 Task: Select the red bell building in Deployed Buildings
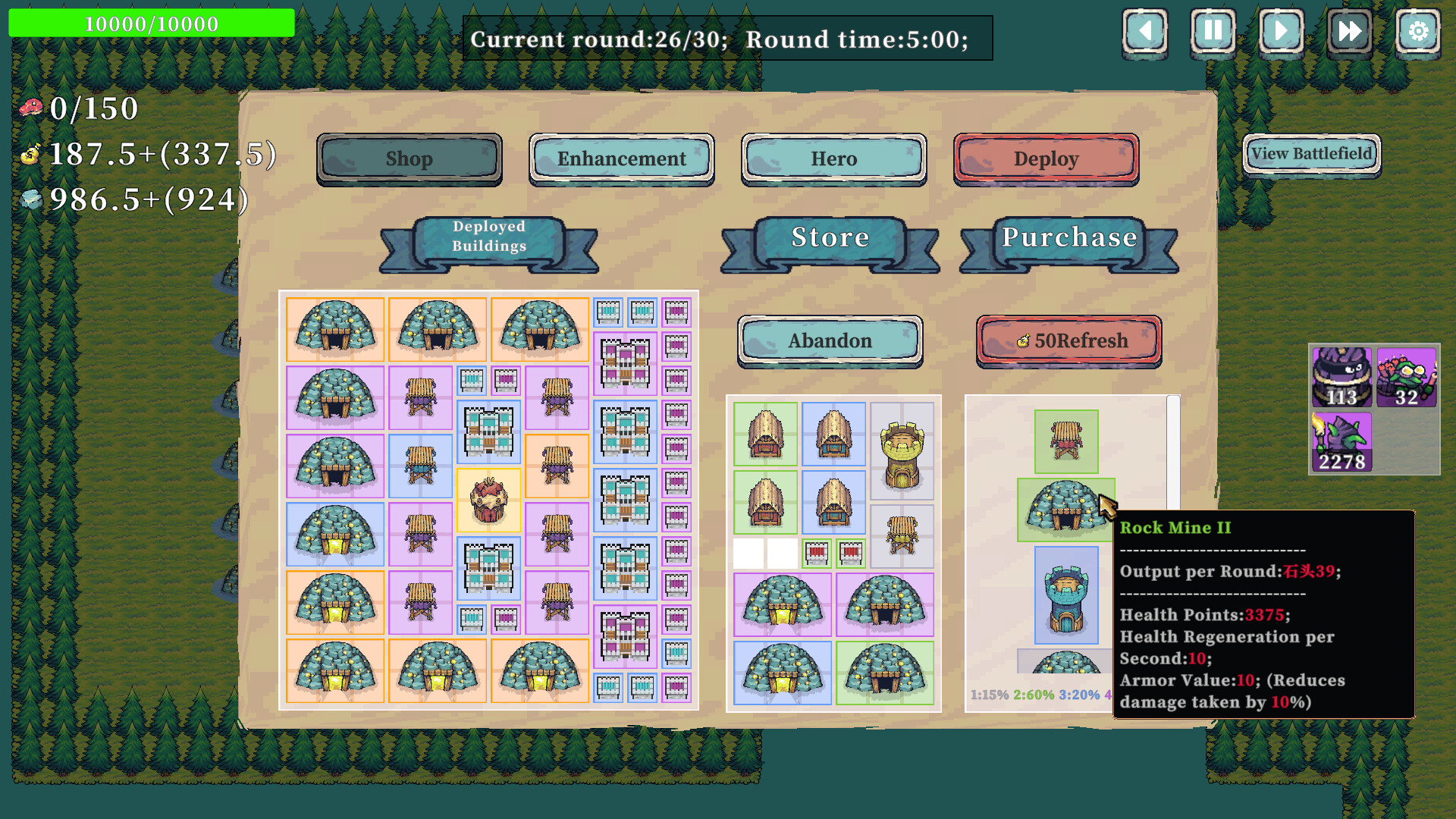(x=489, y=500)
